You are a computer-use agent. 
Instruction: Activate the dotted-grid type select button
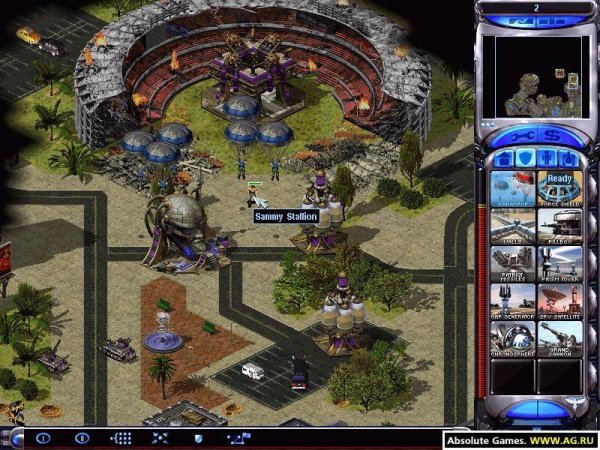(121, 438)
